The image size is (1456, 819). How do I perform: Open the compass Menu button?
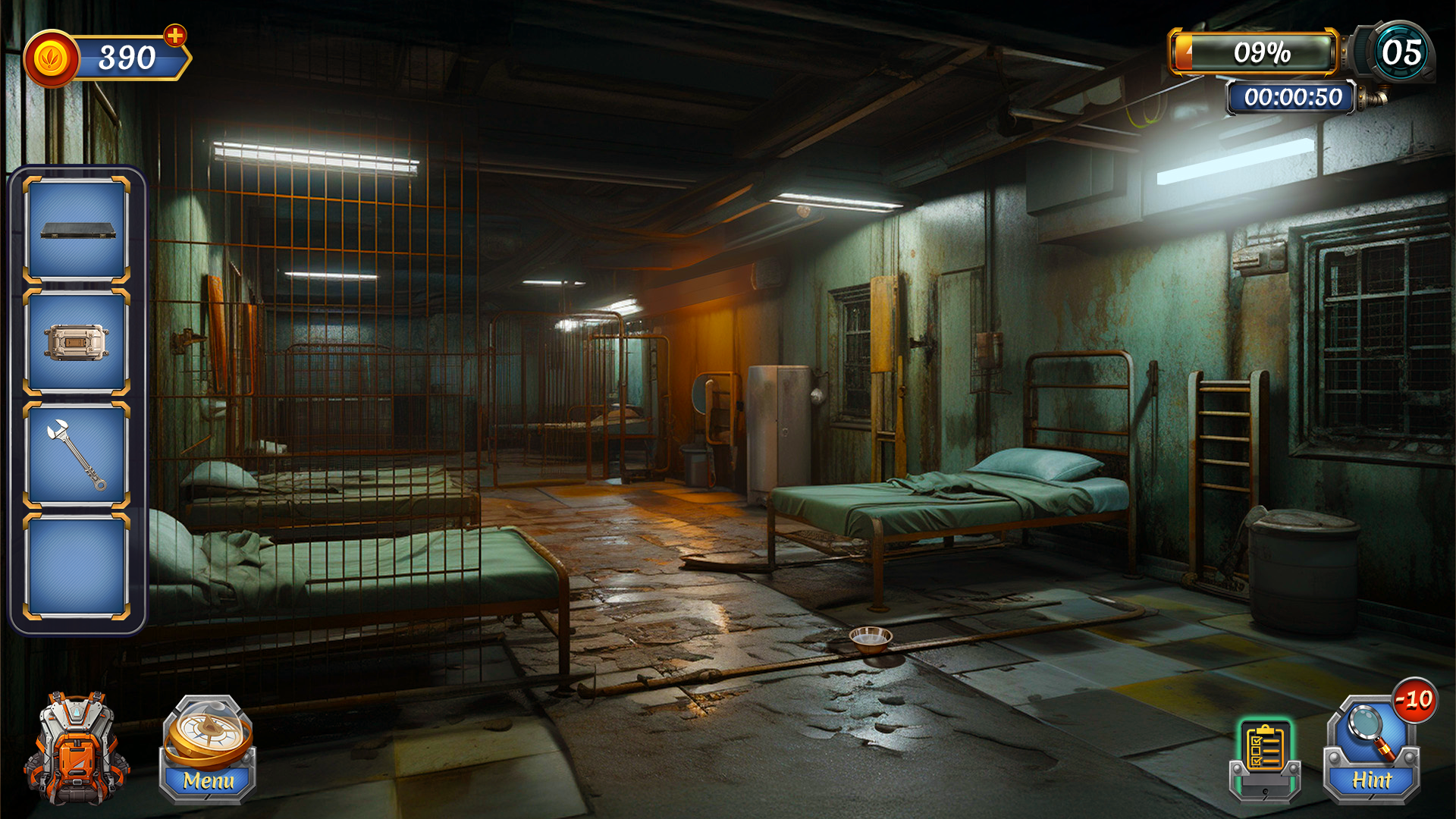pos(207,751)
